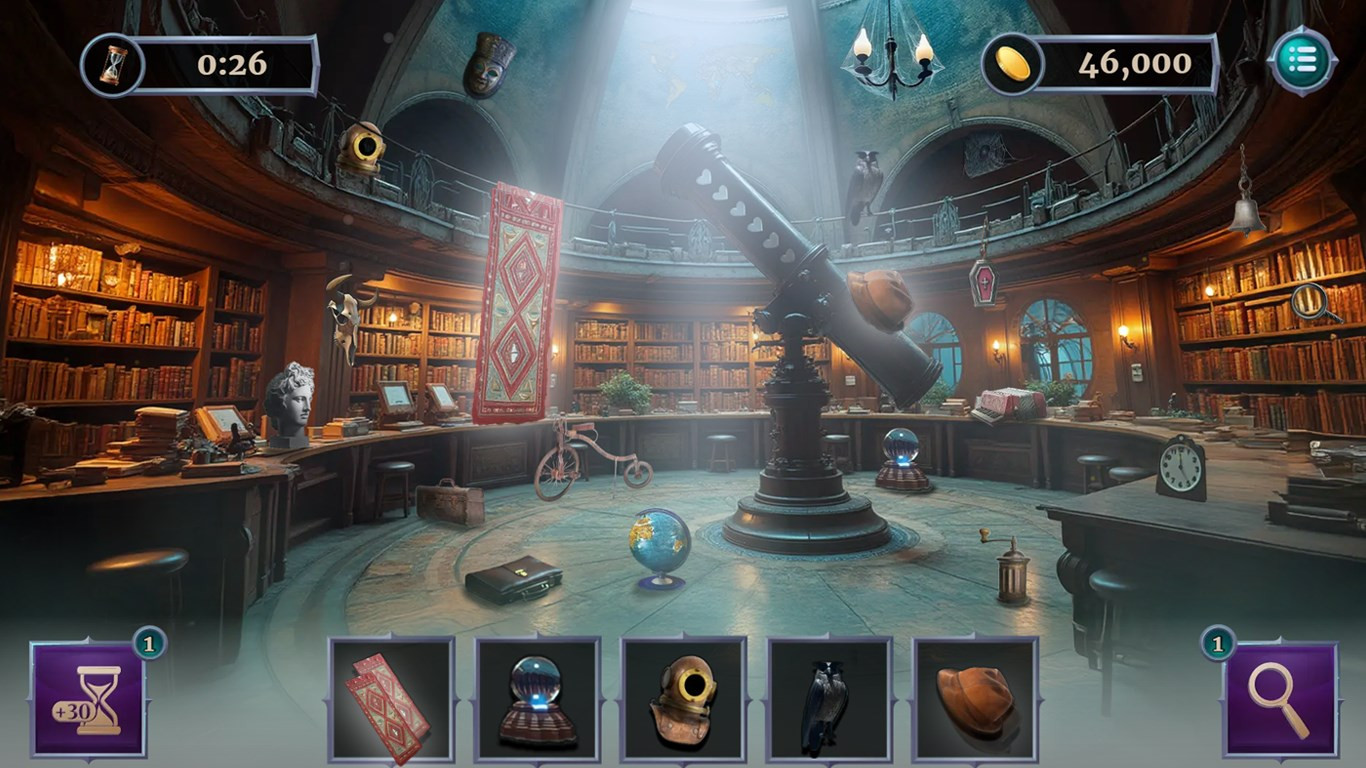This screenshot has width=1366, height=768.
Task: Select the red rug item slot
Action: (392, 699)
